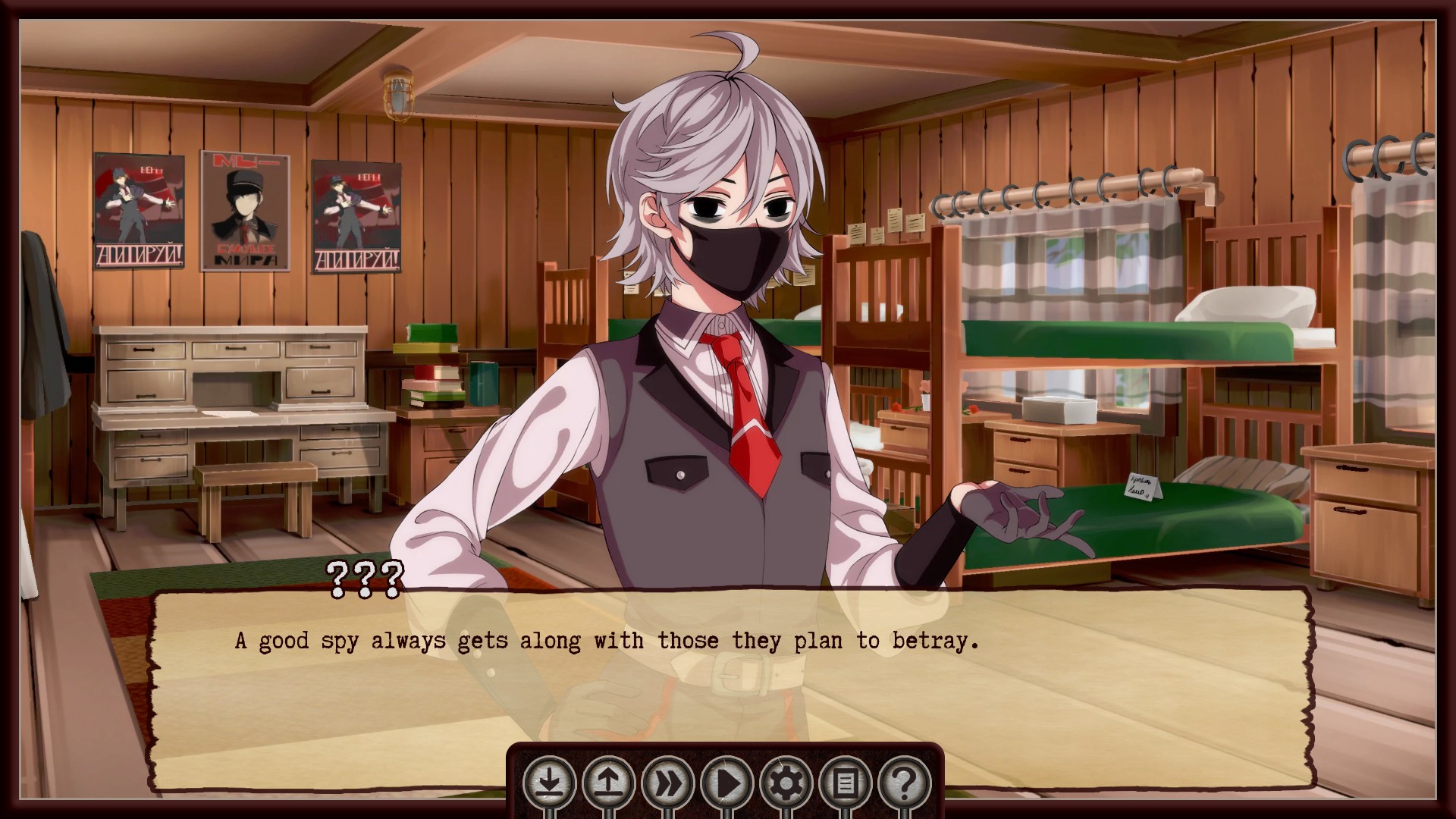Advance the dialogue by clicking the text box
The width and height of the screenshot is (1456, 819).
click(x=728, y=667)
